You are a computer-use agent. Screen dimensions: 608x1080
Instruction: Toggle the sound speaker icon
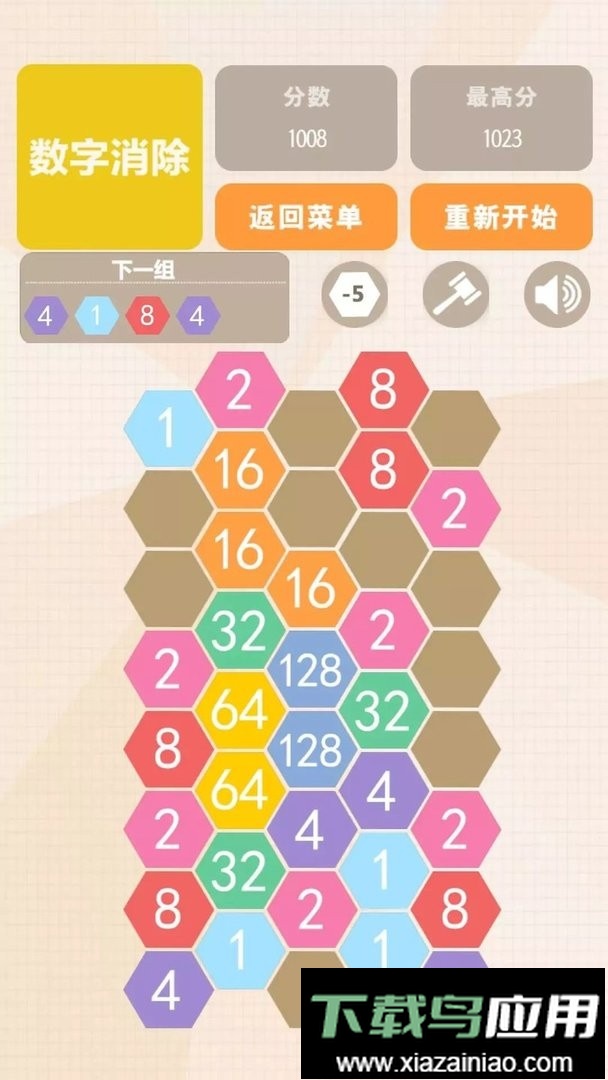coord(557,295)
